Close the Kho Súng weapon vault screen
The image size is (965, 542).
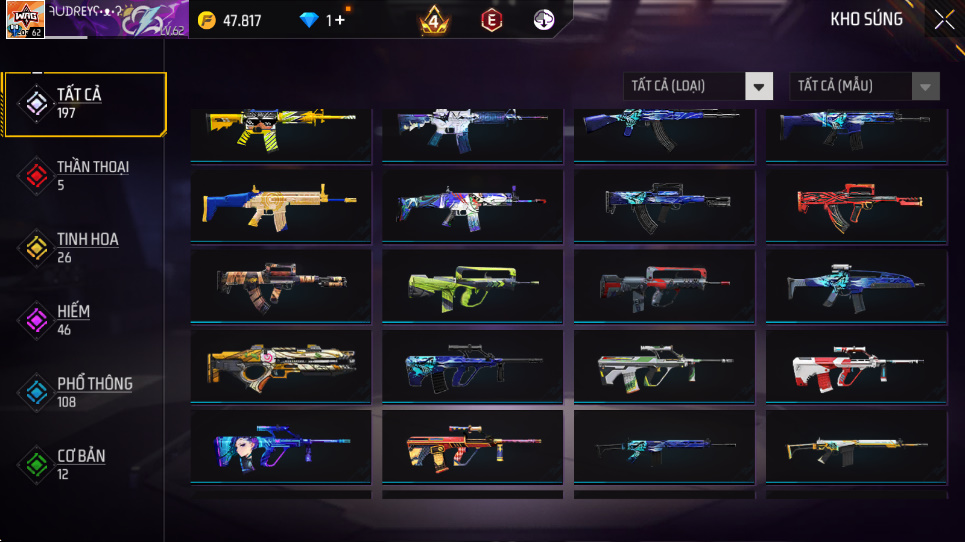coord(943,20)
